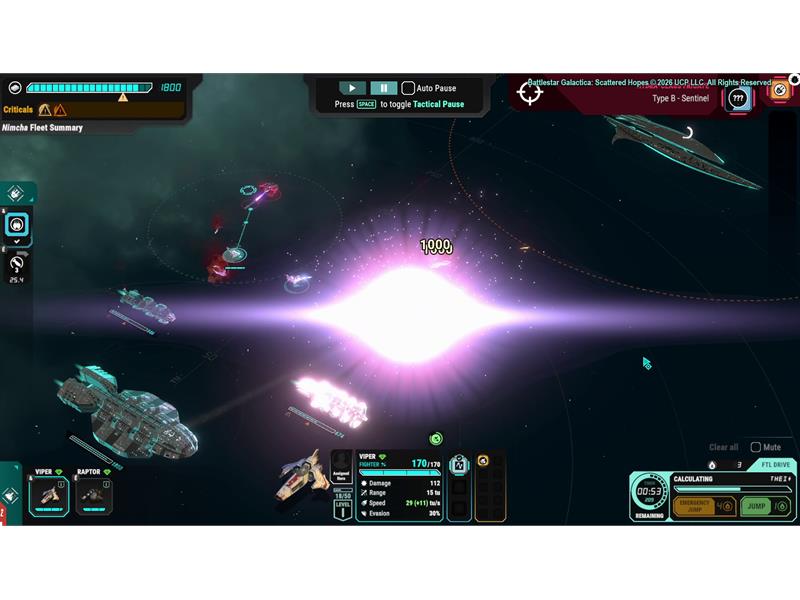Click the crosshair target icon

click(530, 93)
